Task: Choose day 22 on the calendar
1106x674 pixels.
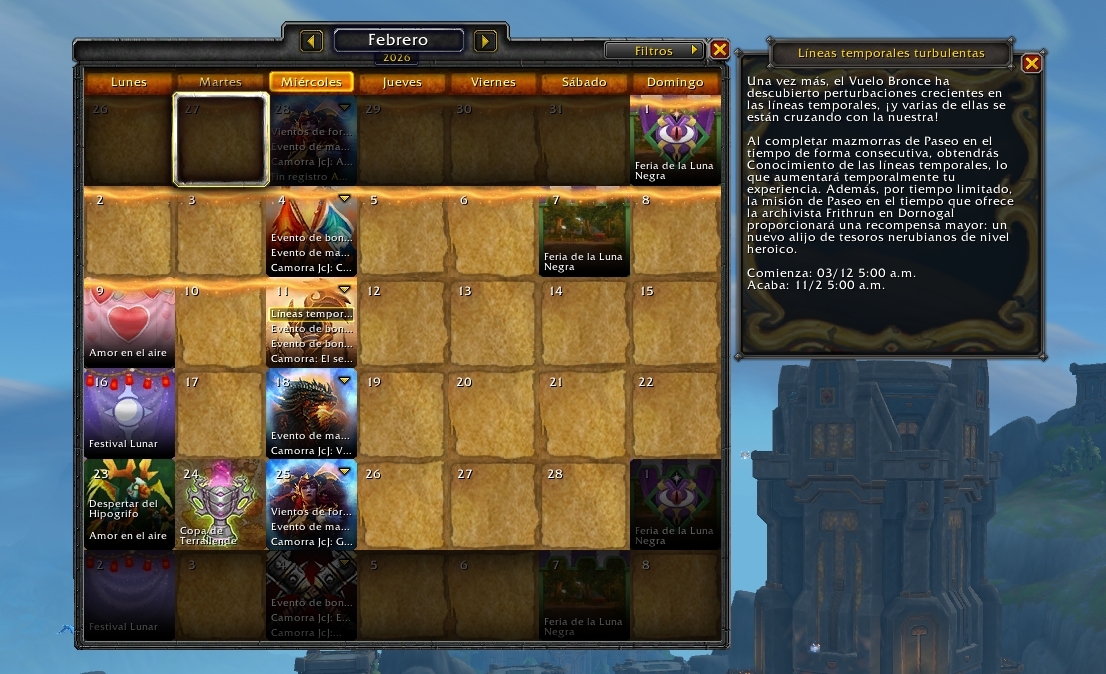Action: (x=676, y=415)
